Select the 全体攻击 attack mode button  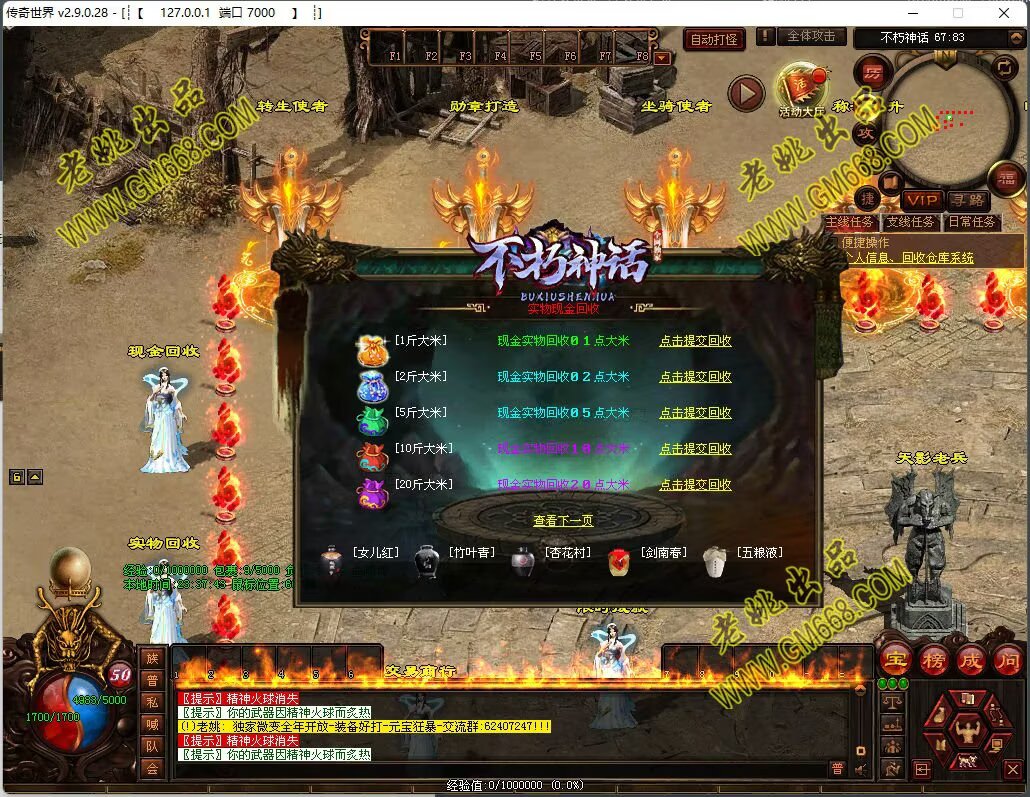pyautogui.click(x=811, y=37)
